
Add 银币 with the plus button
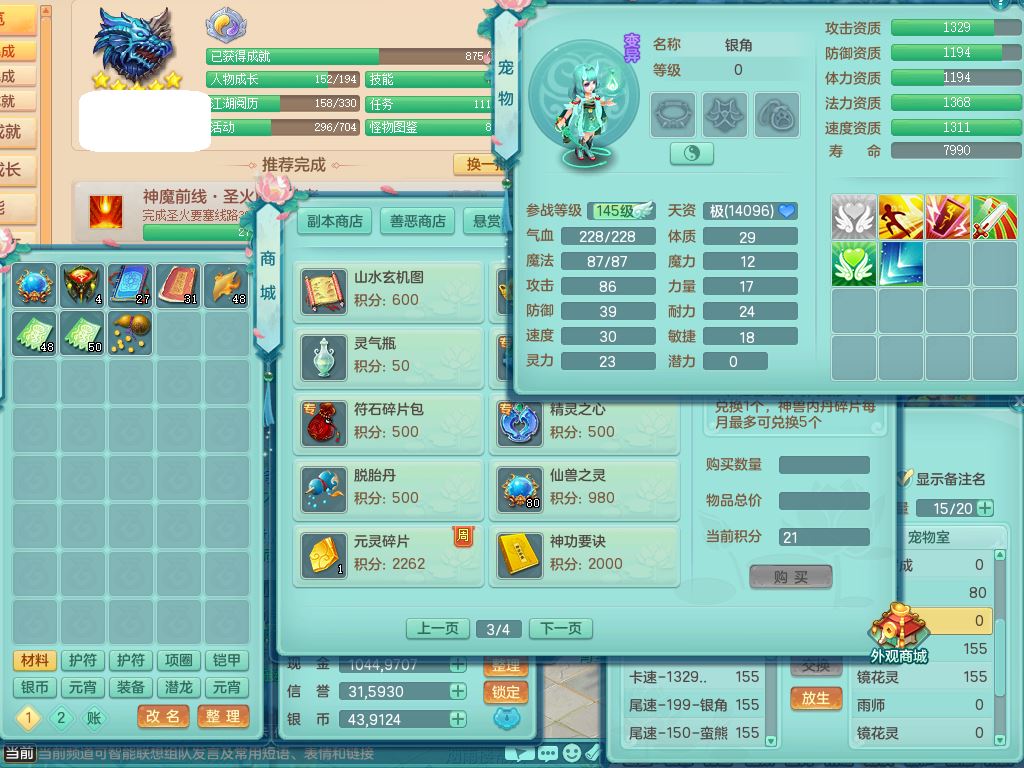tap(457, 719)
